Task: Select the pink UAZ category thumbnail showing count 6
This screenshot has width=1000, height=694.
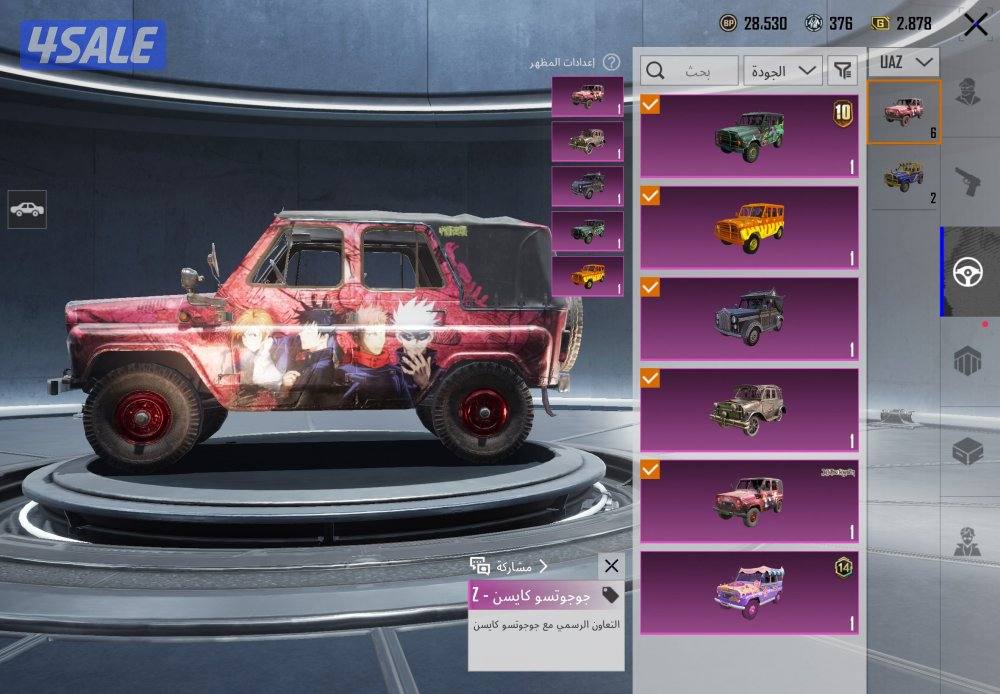Action: click(x=904, y=112)
